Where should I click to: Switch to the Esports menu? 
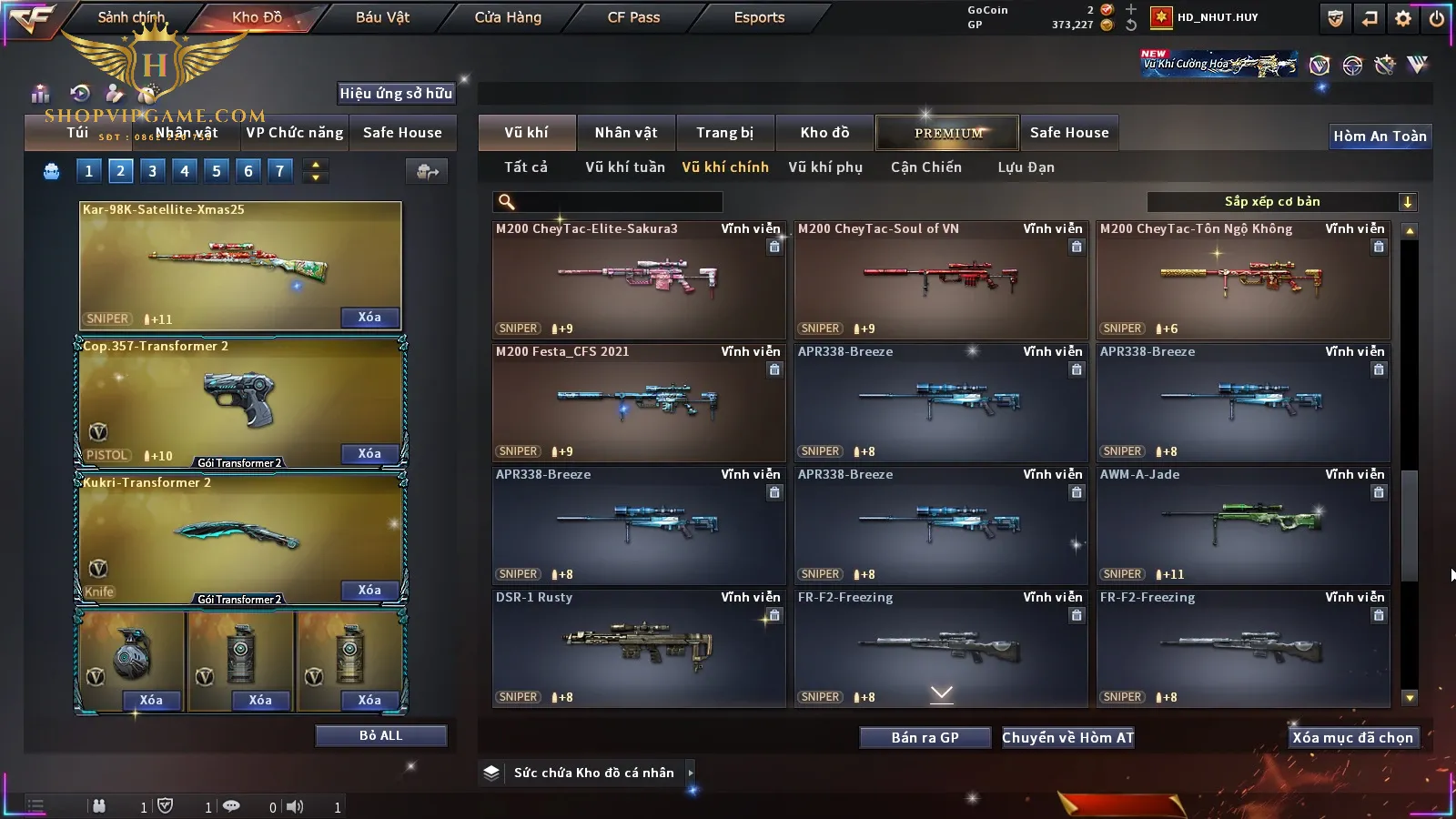759,17
